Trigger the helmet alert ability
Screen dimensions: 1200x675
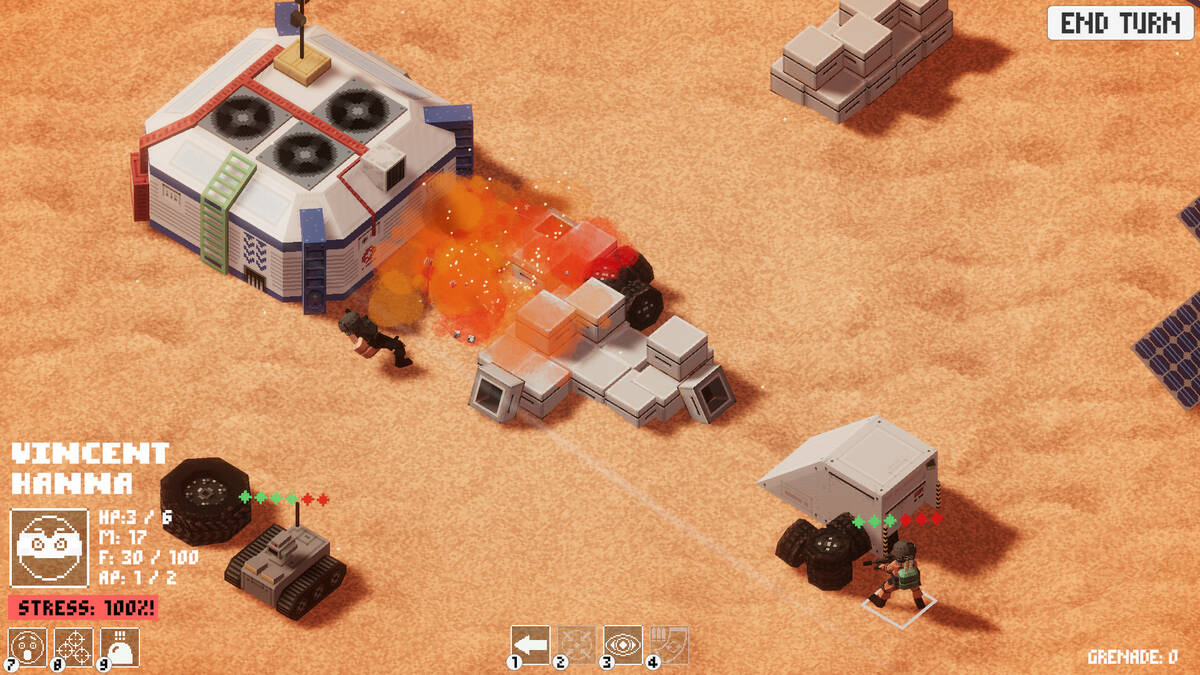click(120, 646)
